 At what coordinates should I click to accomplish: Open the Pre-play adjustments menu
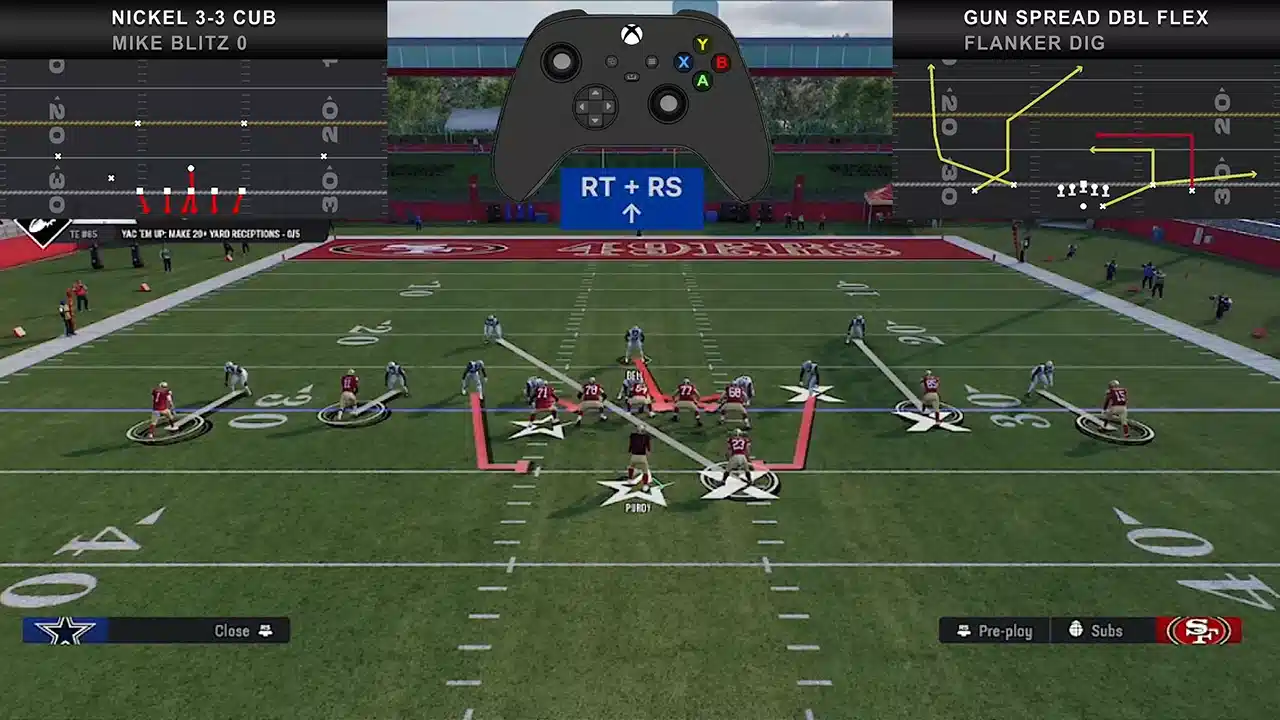(994, 630)
